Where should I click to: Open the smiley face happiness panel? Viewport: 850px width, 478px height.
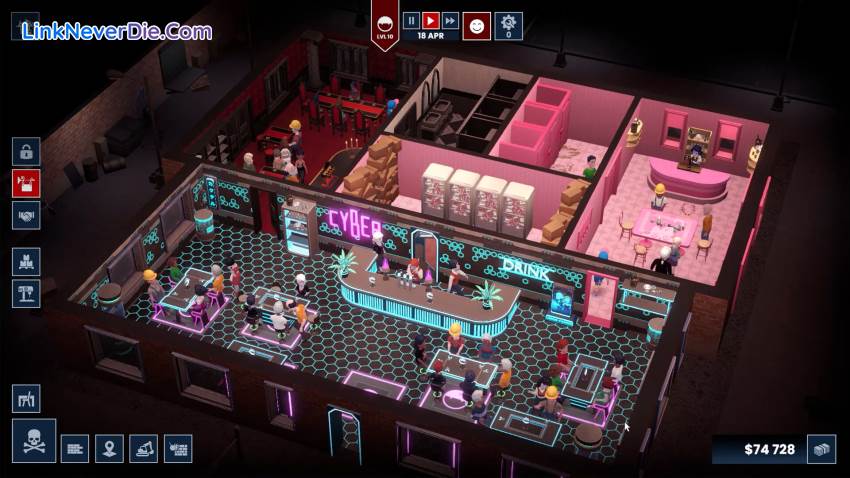(477, 26)
